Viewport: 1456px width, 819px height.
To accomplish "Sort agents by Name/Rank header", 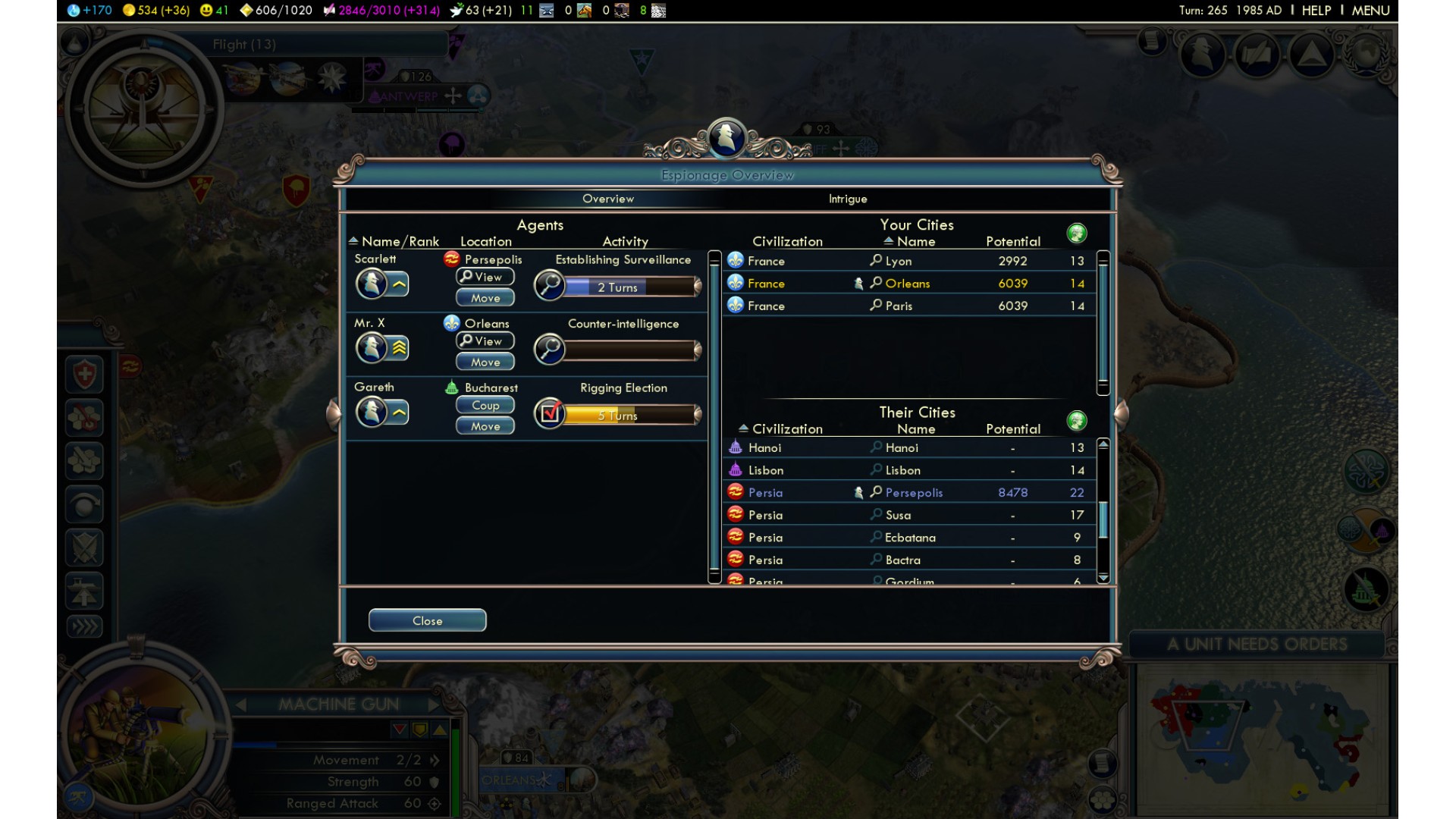I will pyautogui.click(x=400, y=241).
